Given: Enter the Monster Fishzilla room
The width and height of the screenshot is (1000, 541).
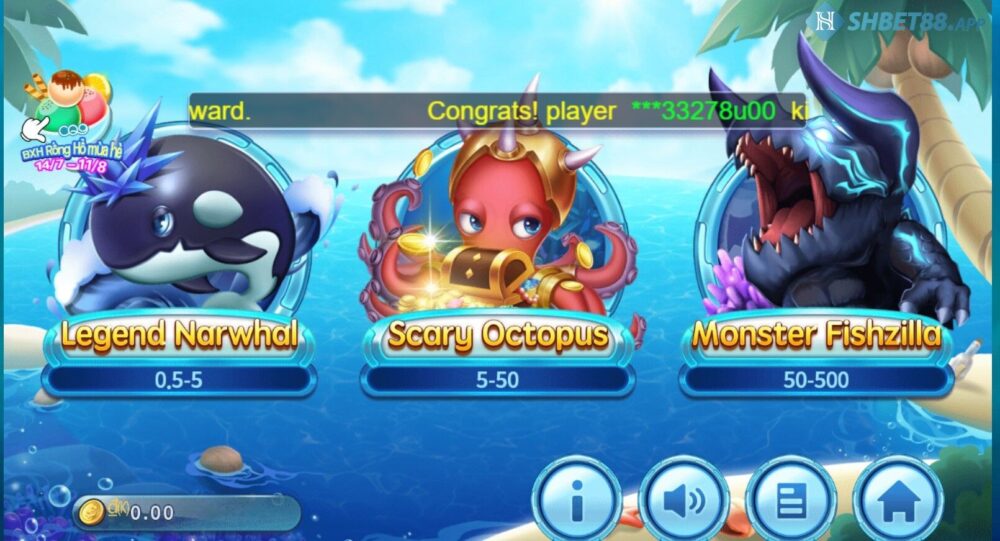Looking at the screenshot, I should point(817,250).
